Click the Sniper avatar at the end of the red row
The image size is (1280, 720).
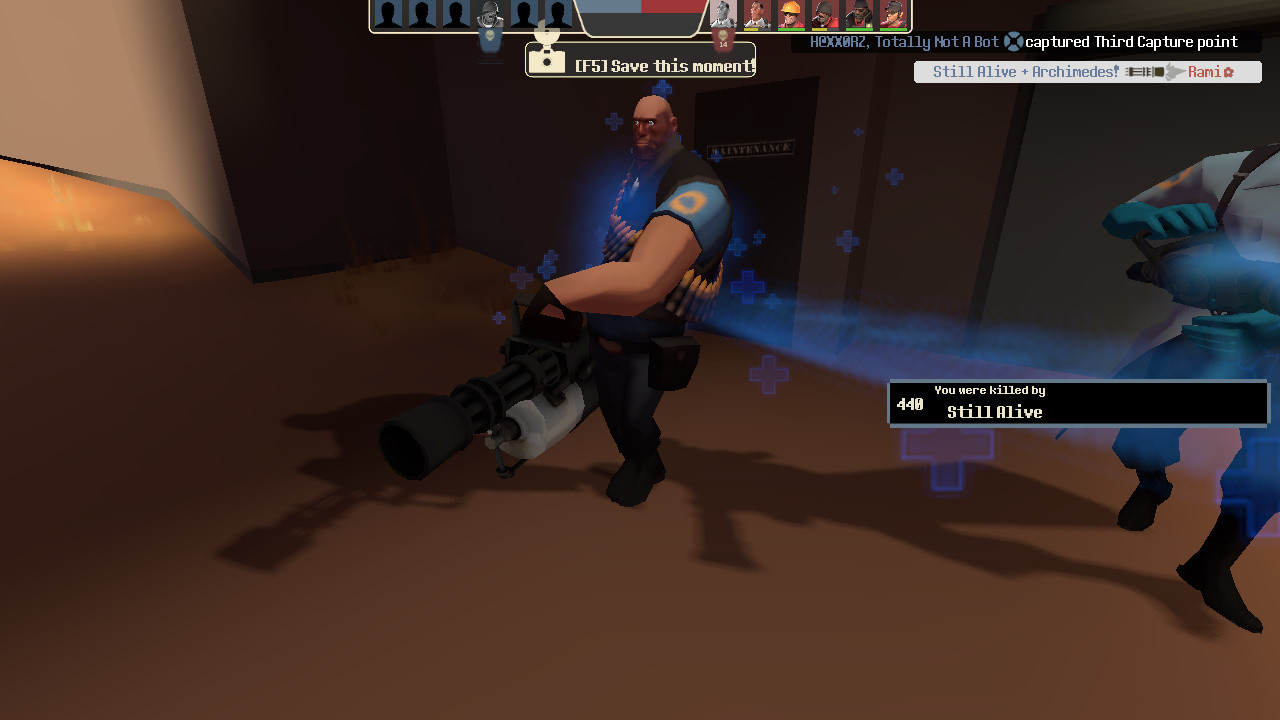coord(893,15)
